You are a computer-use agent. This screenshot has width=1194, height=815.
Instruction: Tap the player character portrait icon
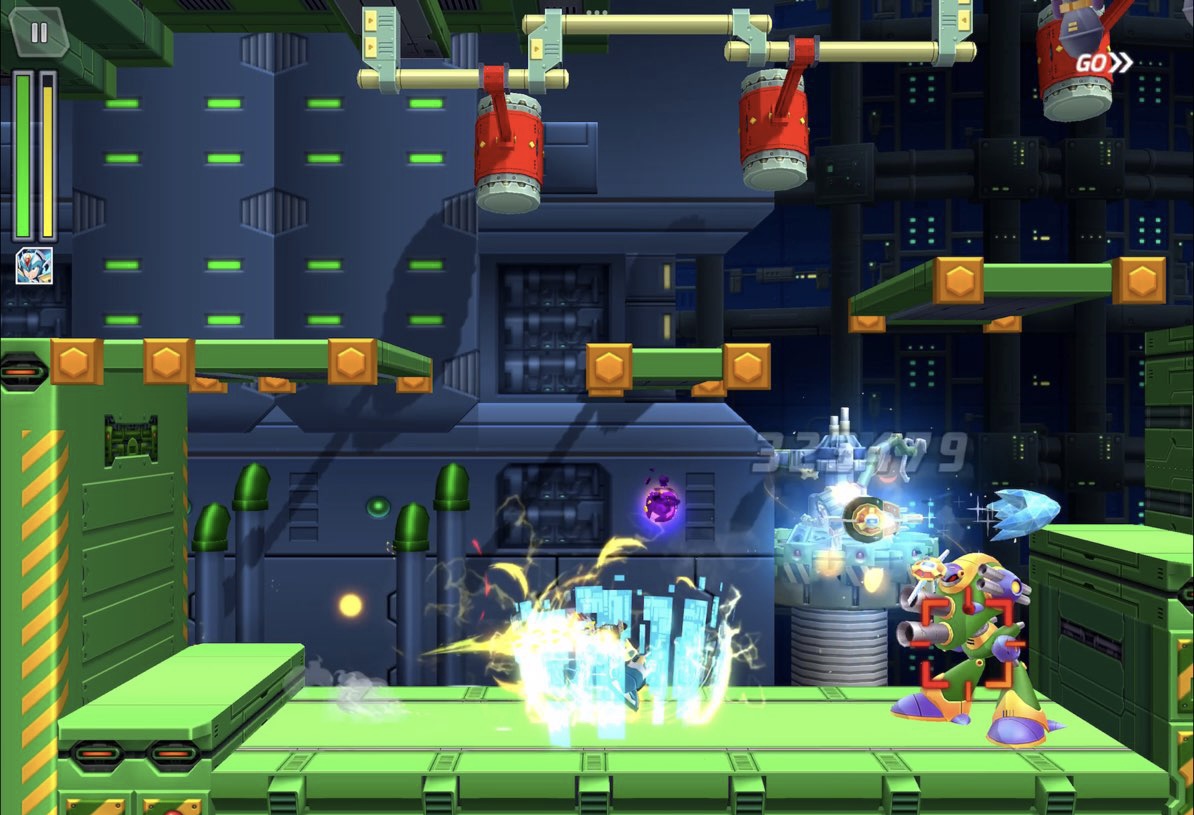(x=34, y=266)
